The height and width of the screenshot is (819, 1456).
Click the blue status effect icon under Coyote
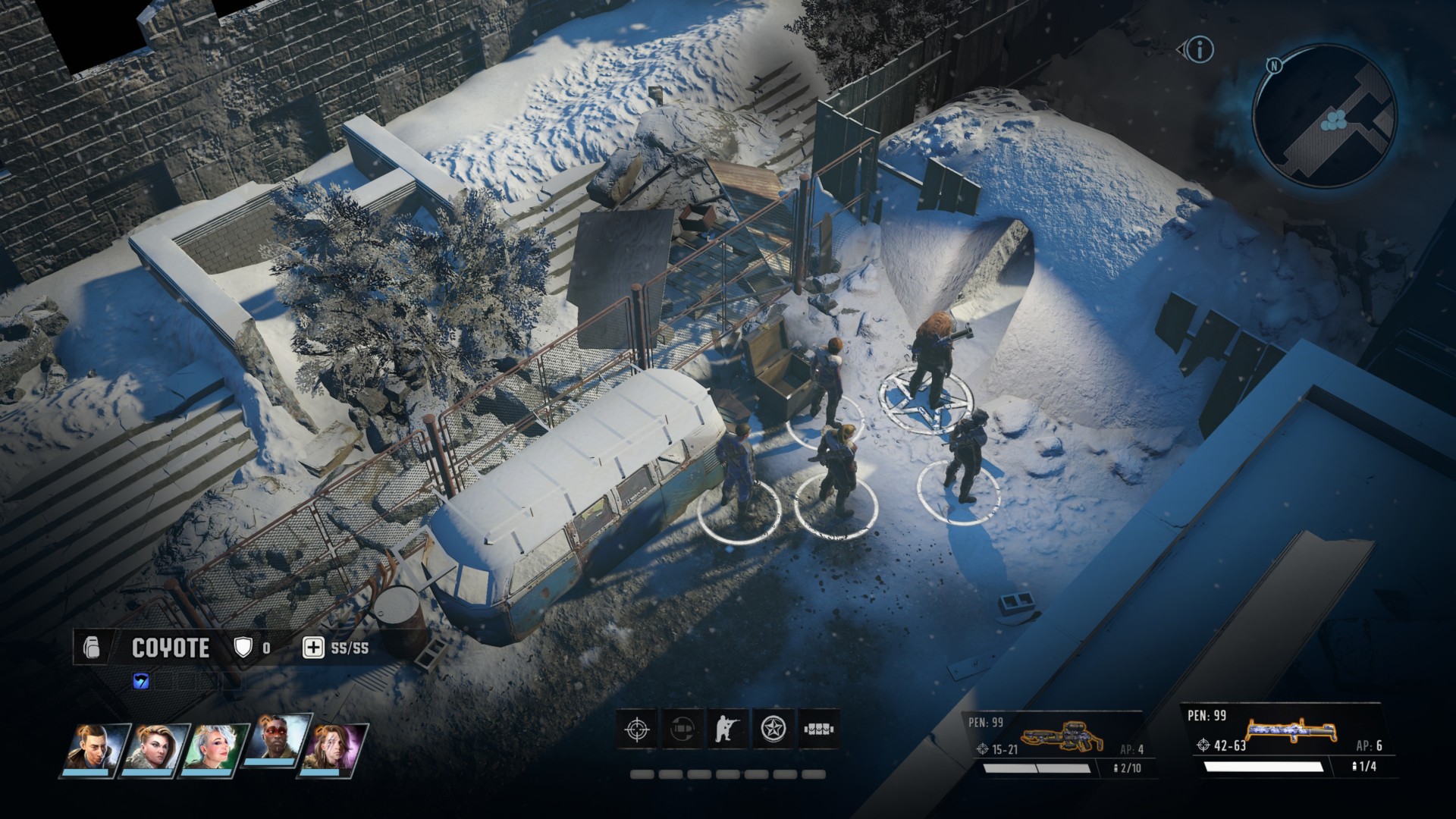coord(141,681)
